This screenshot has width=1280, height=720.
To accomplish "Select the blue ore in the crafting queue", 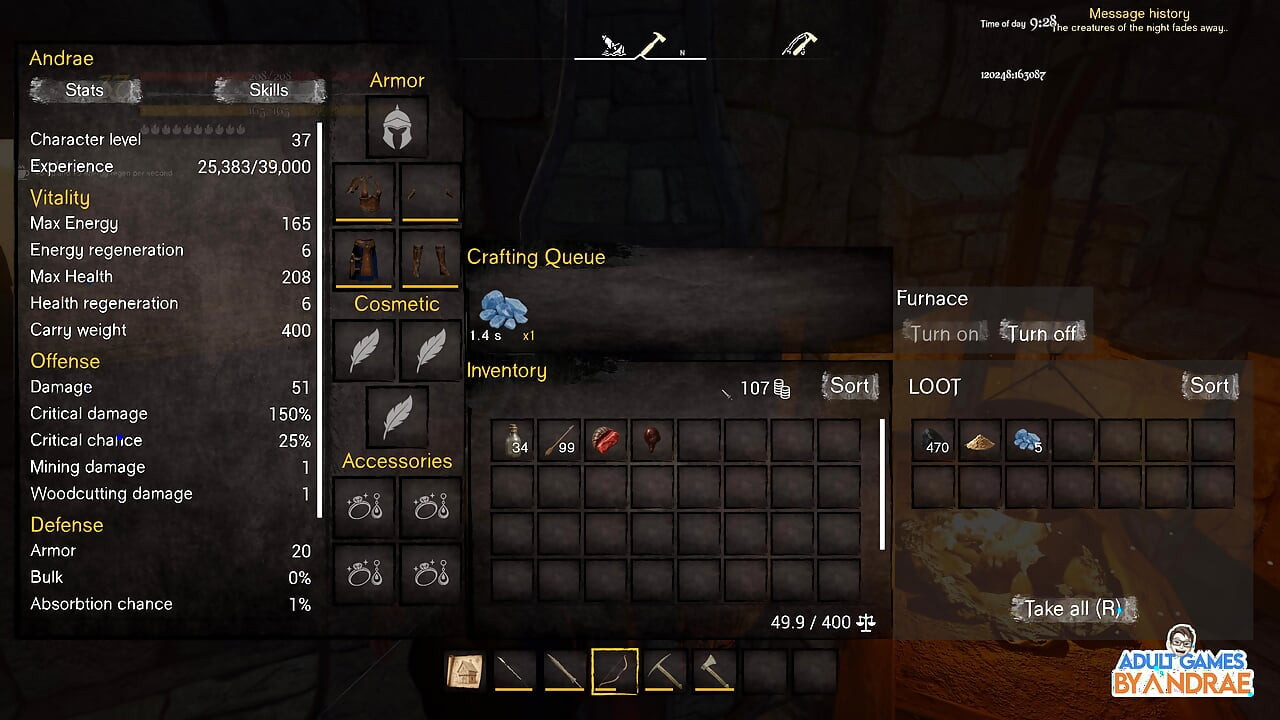I will click(x=503, y=312).
